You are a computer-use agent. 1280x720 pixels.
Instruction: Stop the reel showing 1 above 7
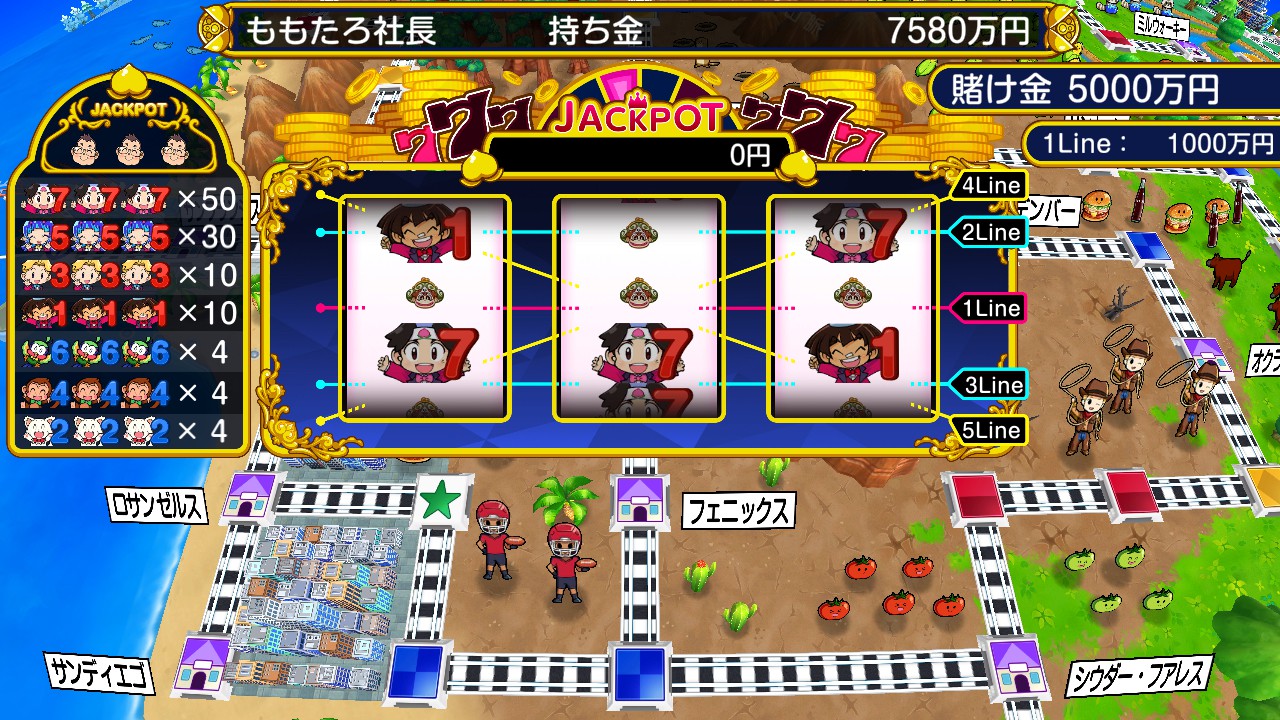(x=425, y=308)
